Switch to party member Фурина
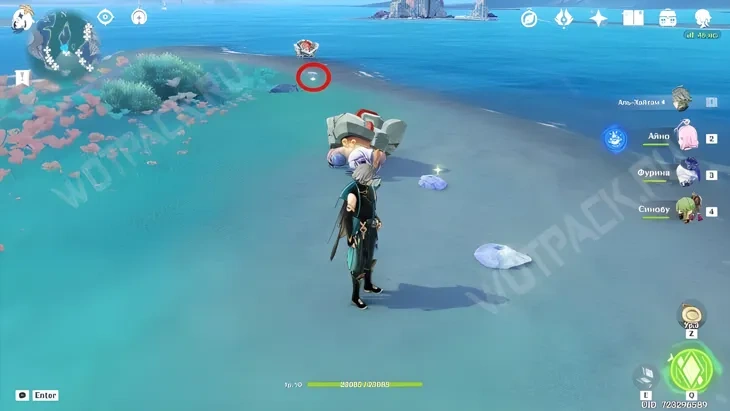This screenshot has width=730, height=411. point(686,174)
